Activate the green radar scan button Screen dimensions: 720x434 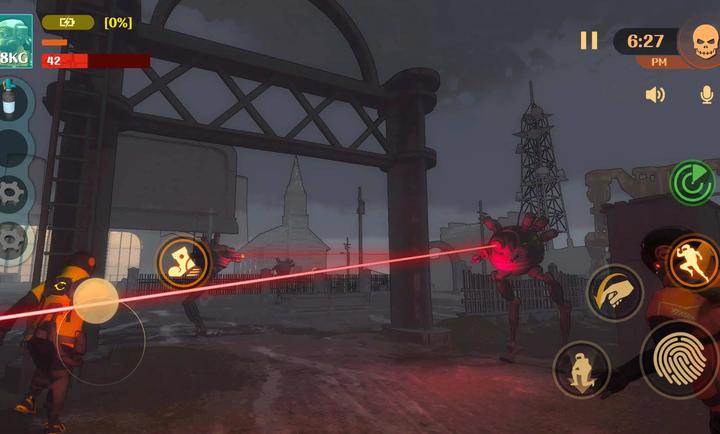pyautogui.click(x=691, y=182)
